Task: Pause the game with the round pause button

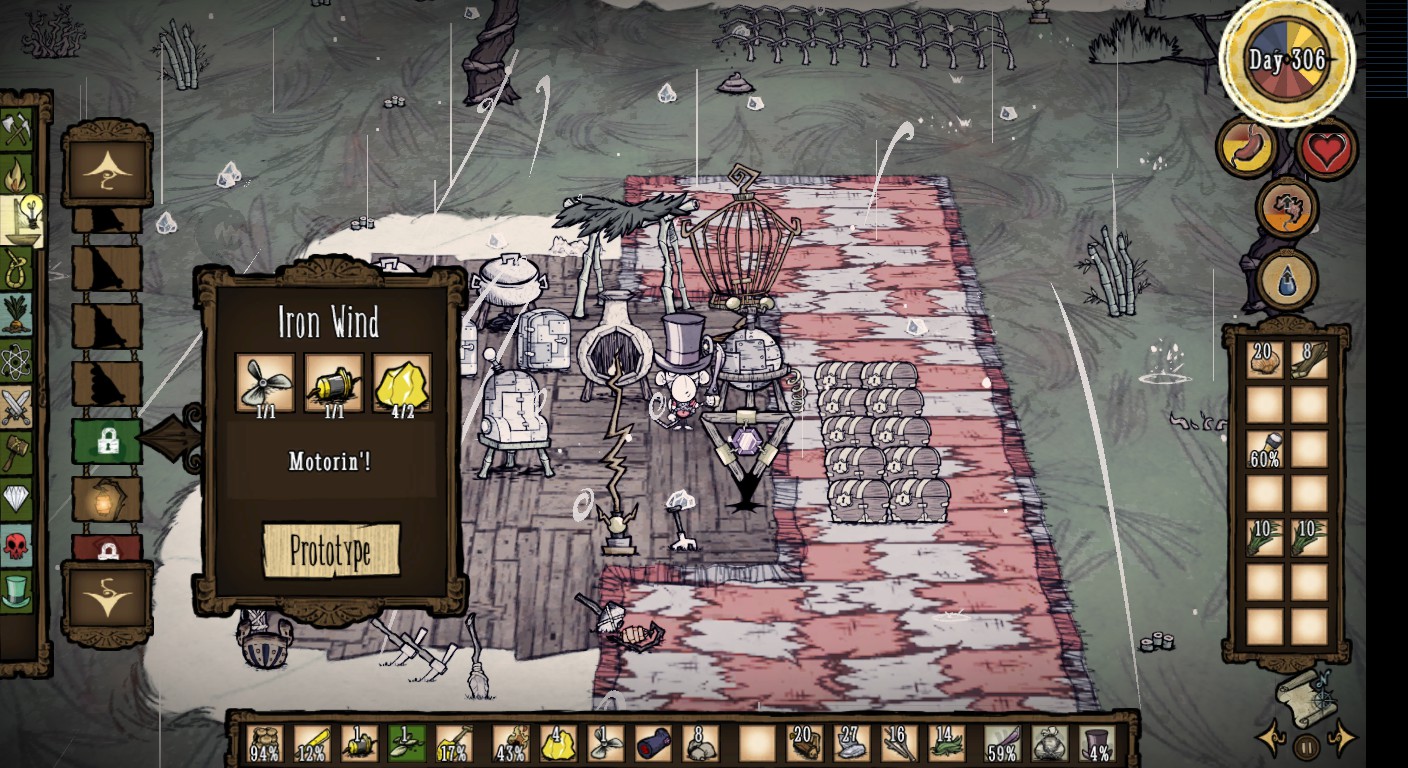Action: [1306, 745]
